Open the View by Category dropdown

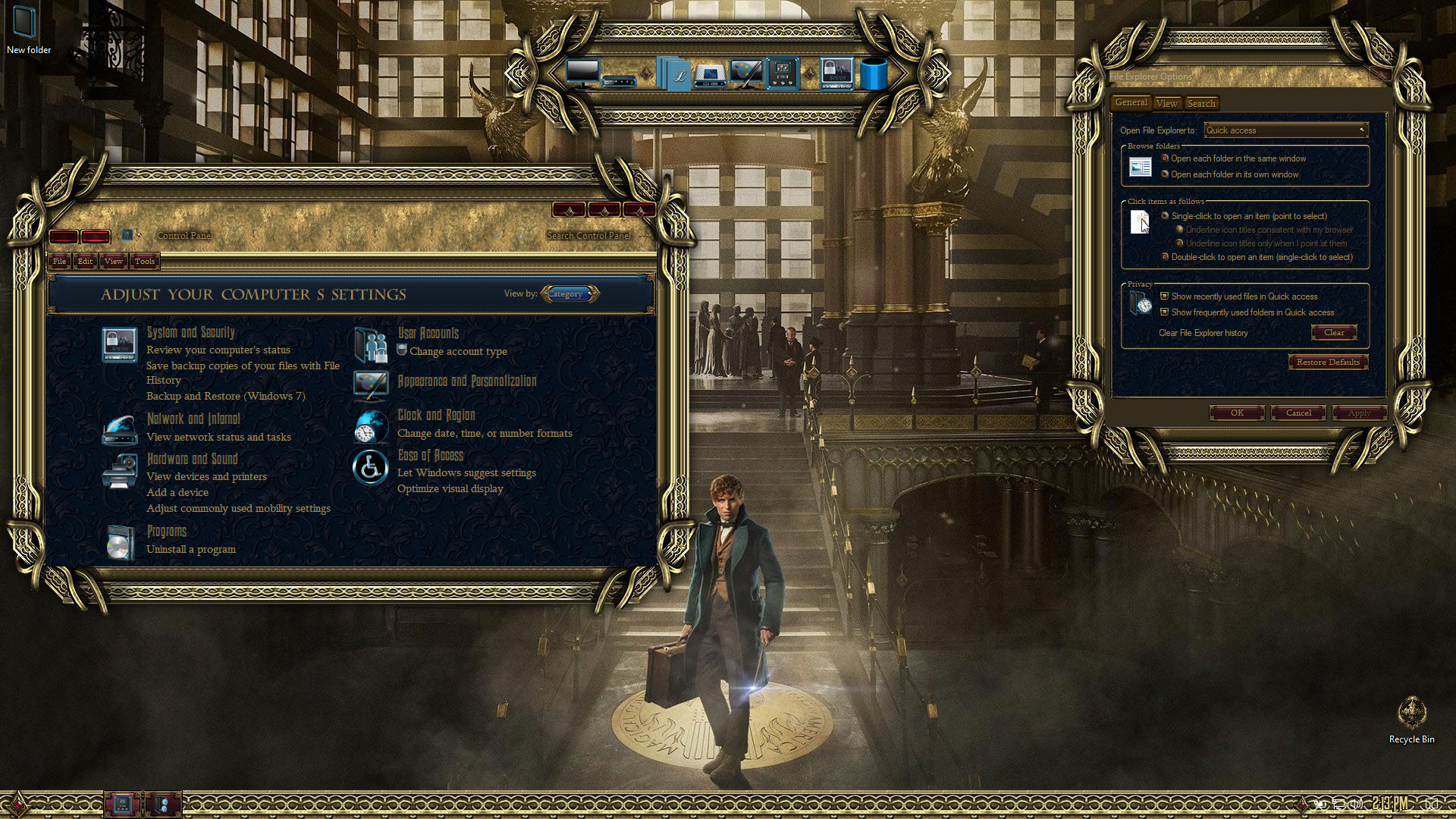(x=570, y=293)
